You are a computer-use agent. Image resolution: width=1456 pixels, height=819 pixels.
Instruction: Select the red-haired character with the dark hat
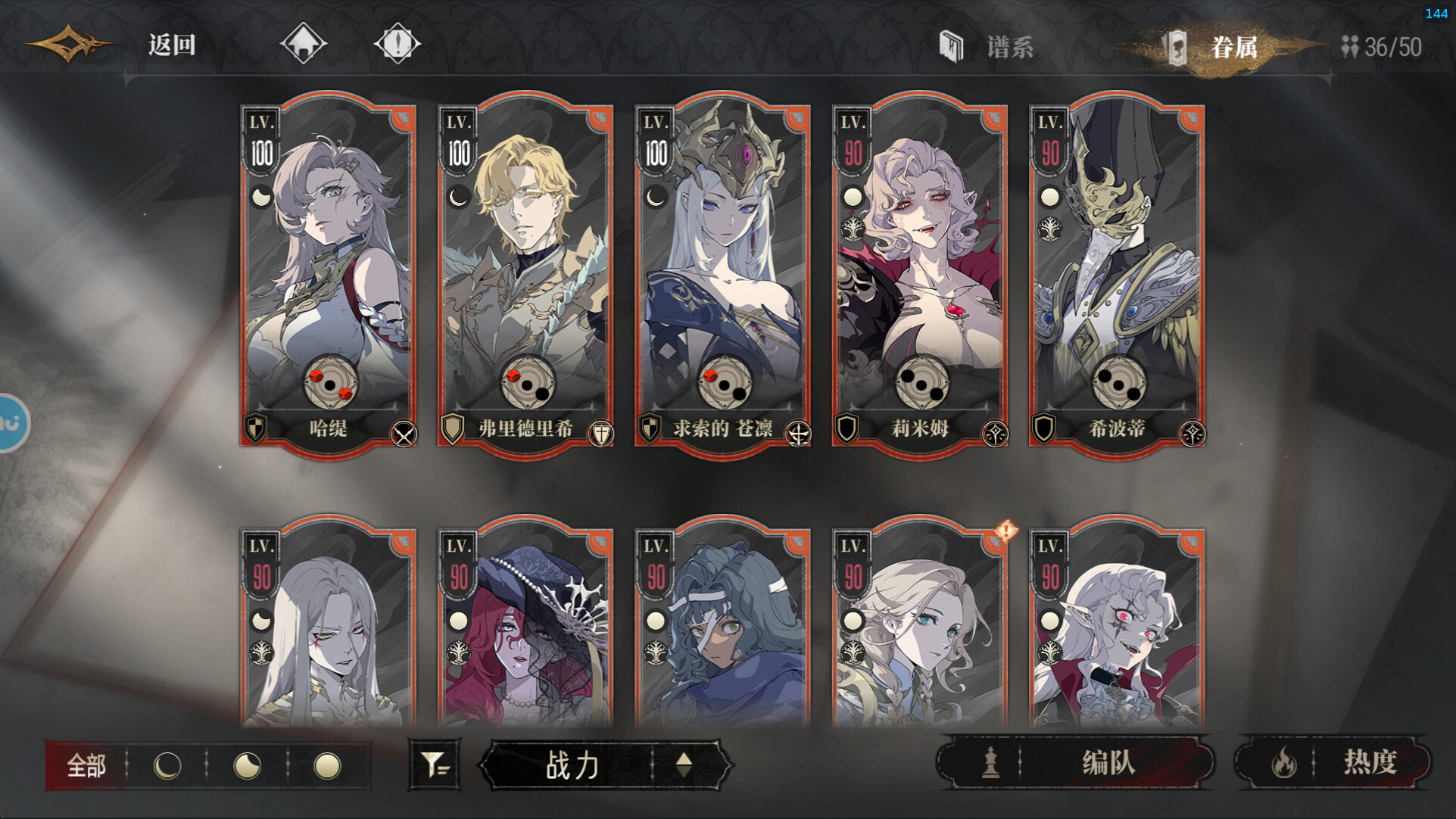tap(525, 628)
